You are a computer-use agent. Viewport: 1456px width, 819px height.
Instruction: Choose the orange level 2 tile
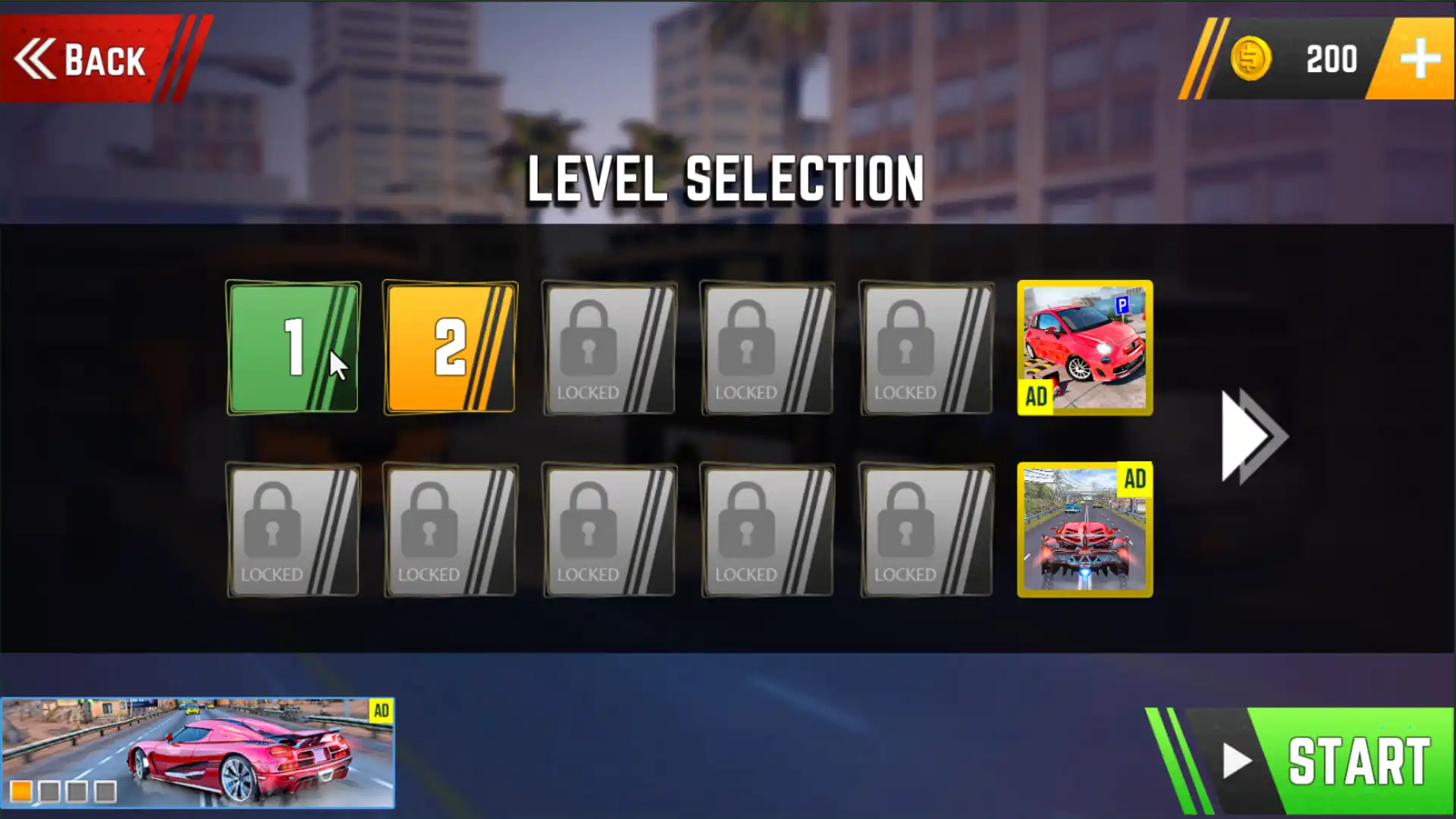coord(450,348)
